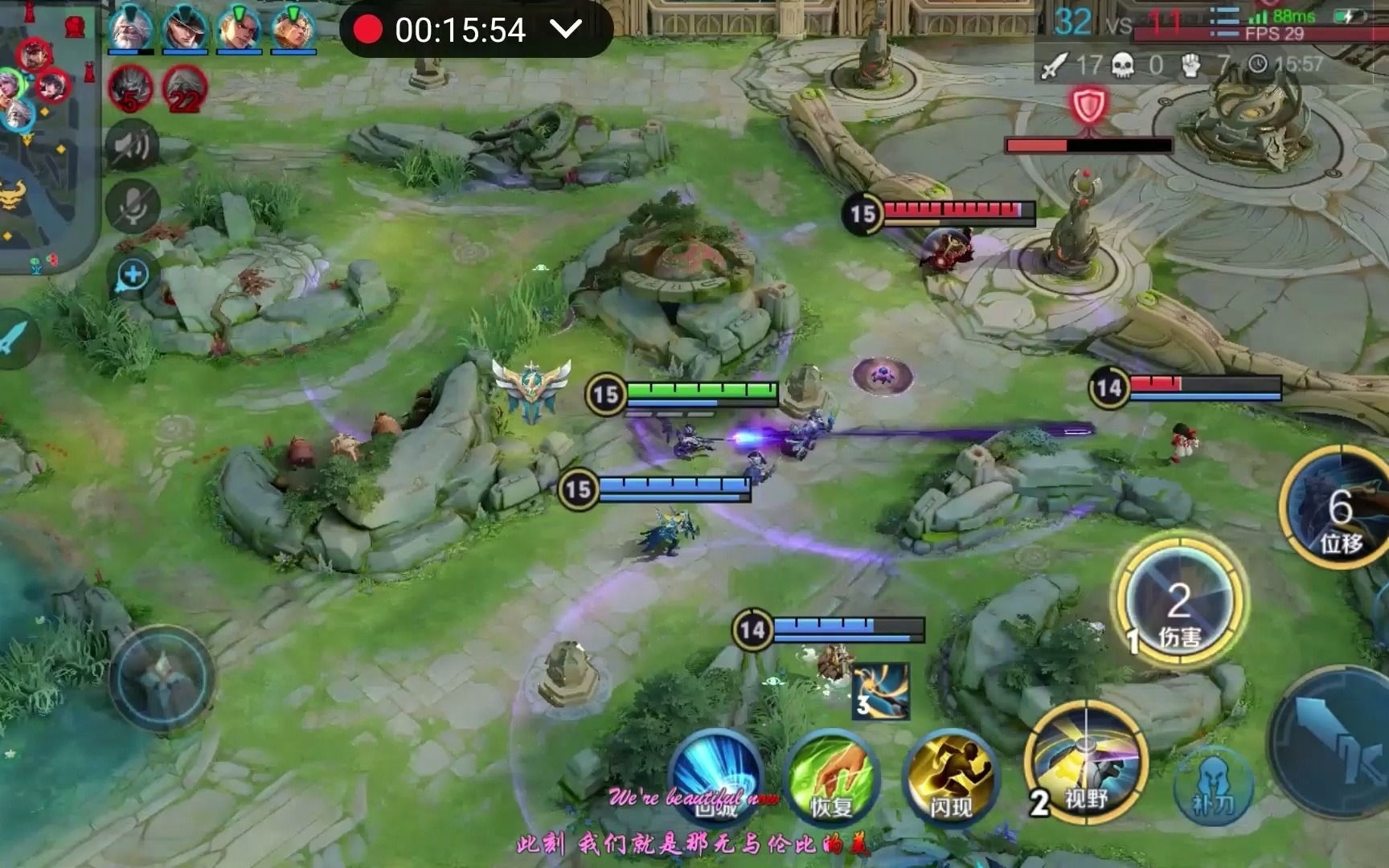Toggle the muted speaker icon

point(133,145)
